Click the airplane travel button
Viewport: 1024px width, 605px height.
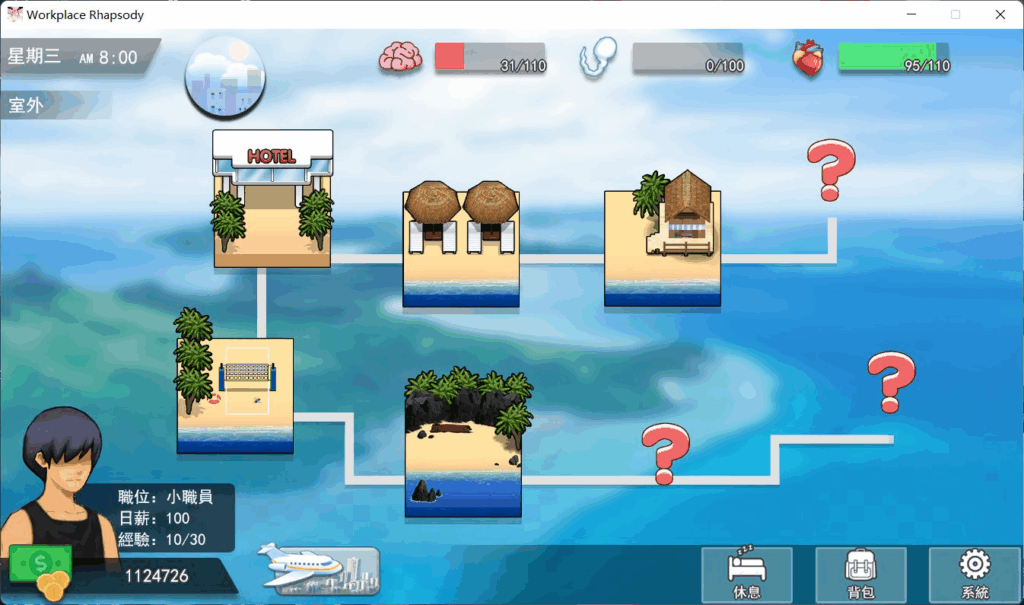[319, 570]
